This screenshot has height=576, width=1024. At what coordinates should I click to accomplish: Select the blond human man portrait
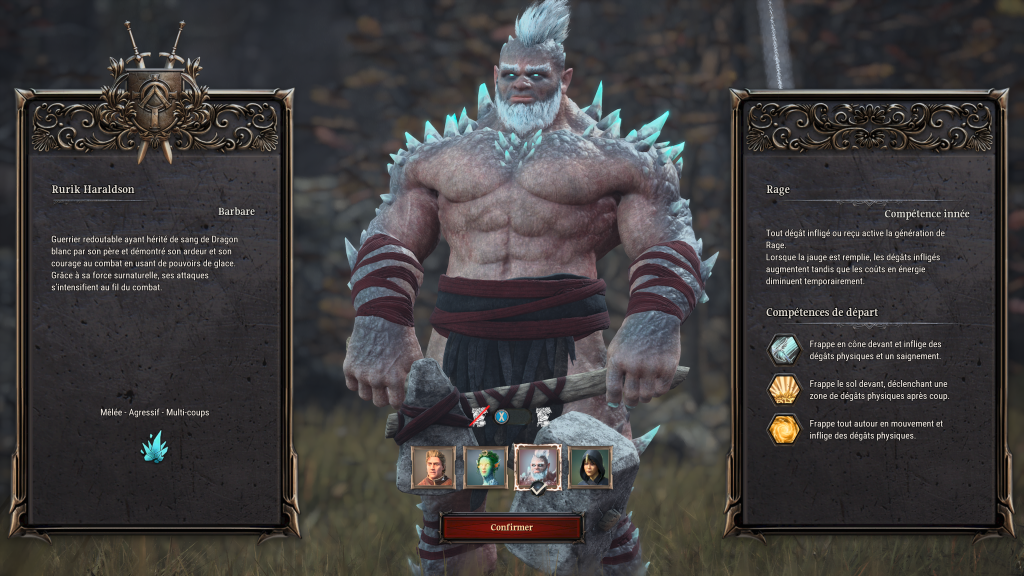(433, 467)
